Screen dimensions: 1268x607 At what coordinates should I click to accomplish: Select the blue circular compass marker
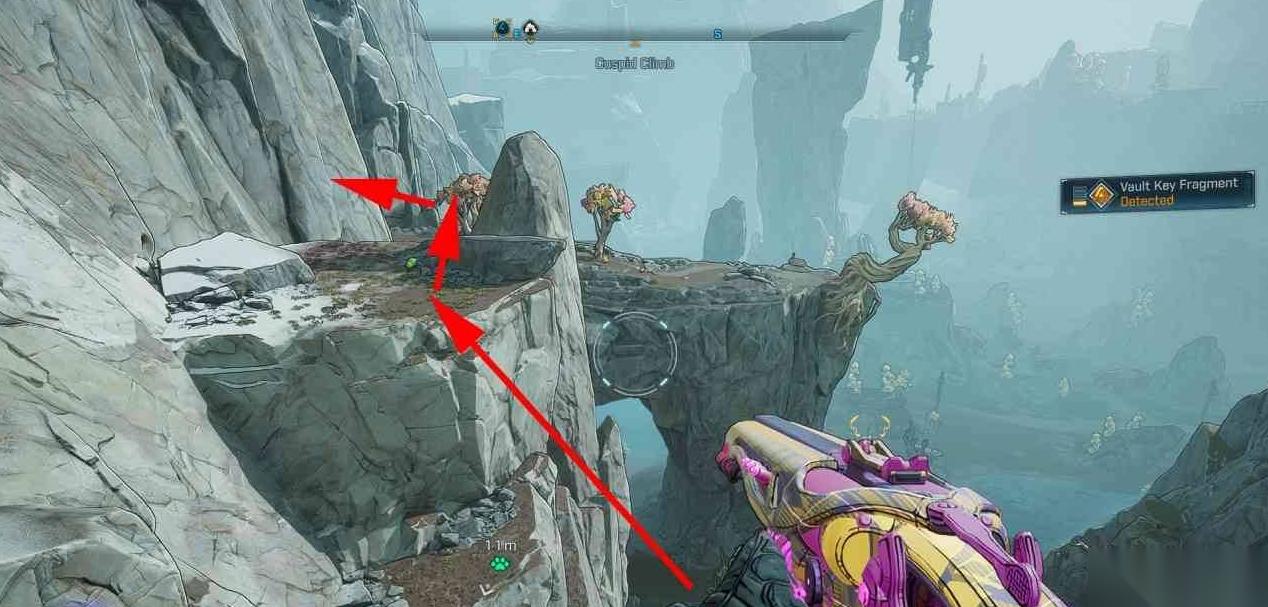(502, 29)
